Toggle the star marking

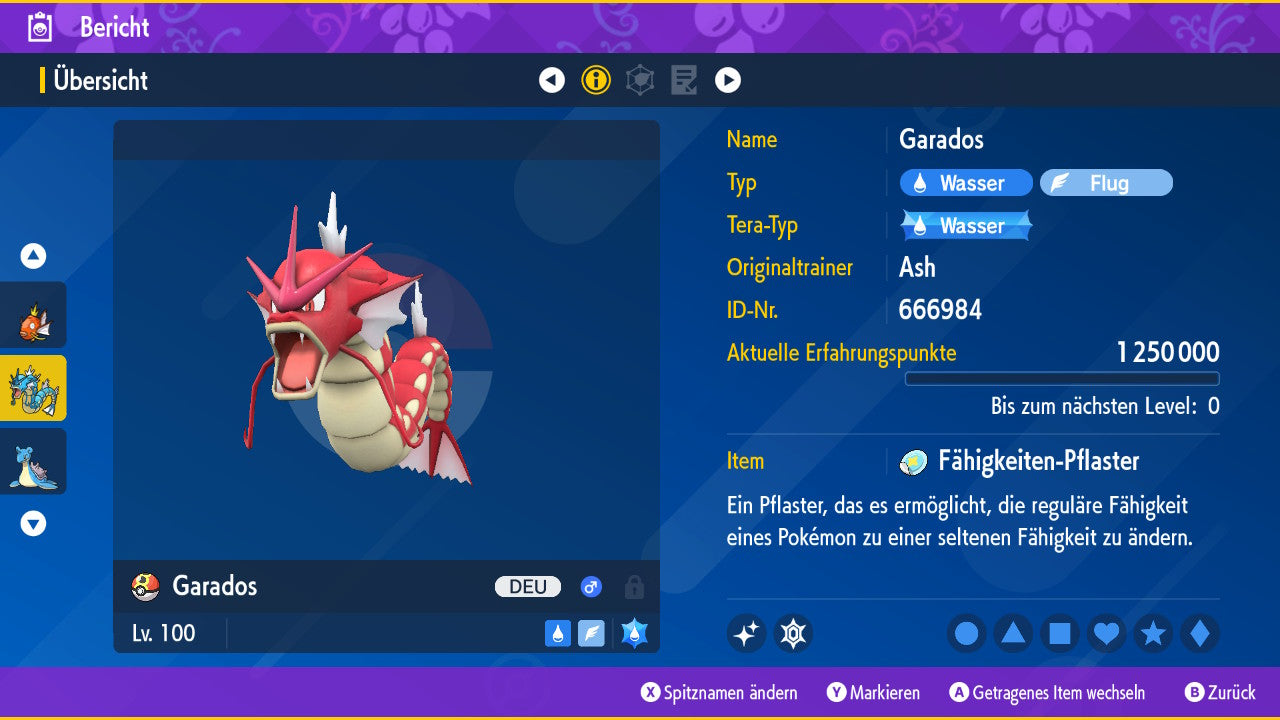click(1153, 634)
